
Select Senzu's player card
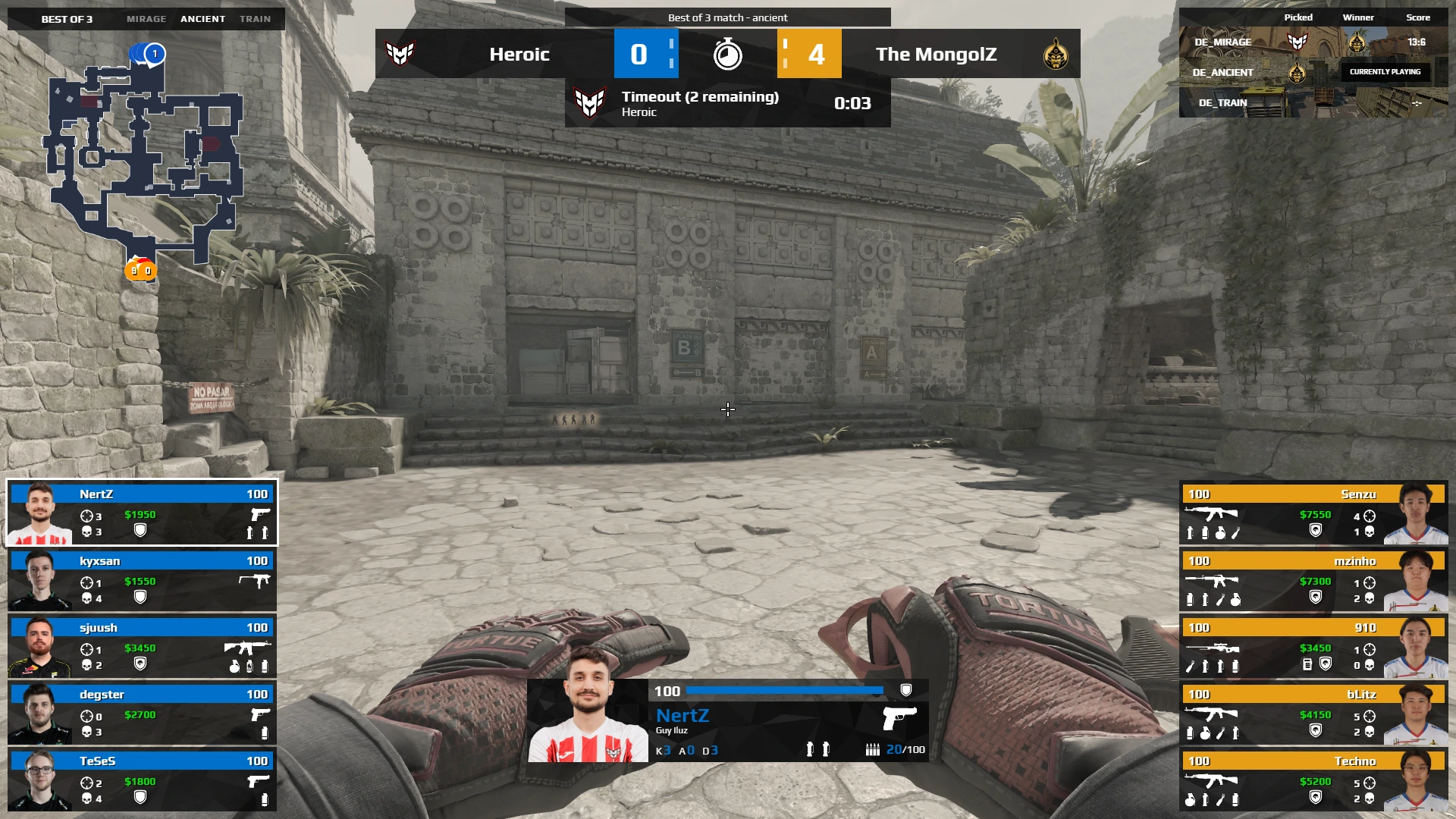(1313, 513)
